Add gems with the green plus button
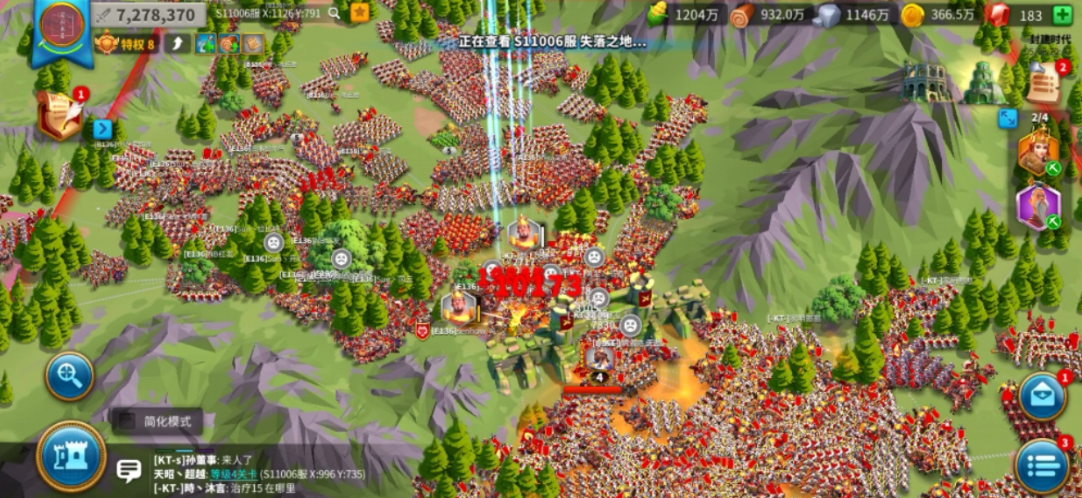The image size is (1082, 498). click(1062, 15)
